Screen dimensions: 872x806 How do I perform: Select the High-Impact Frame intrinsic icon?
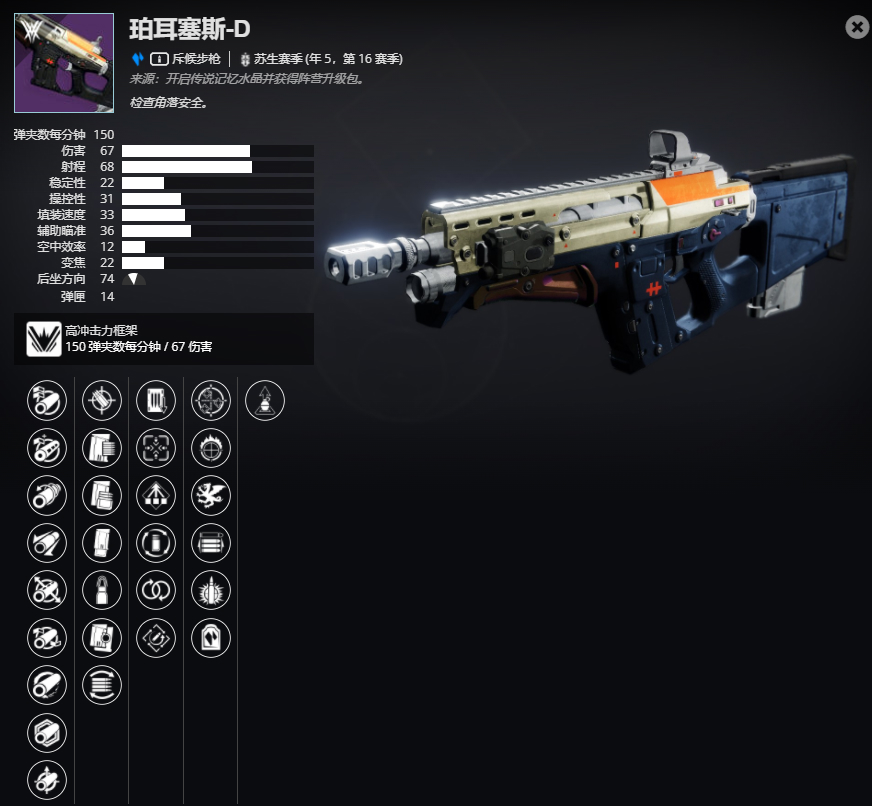point(42,339)
